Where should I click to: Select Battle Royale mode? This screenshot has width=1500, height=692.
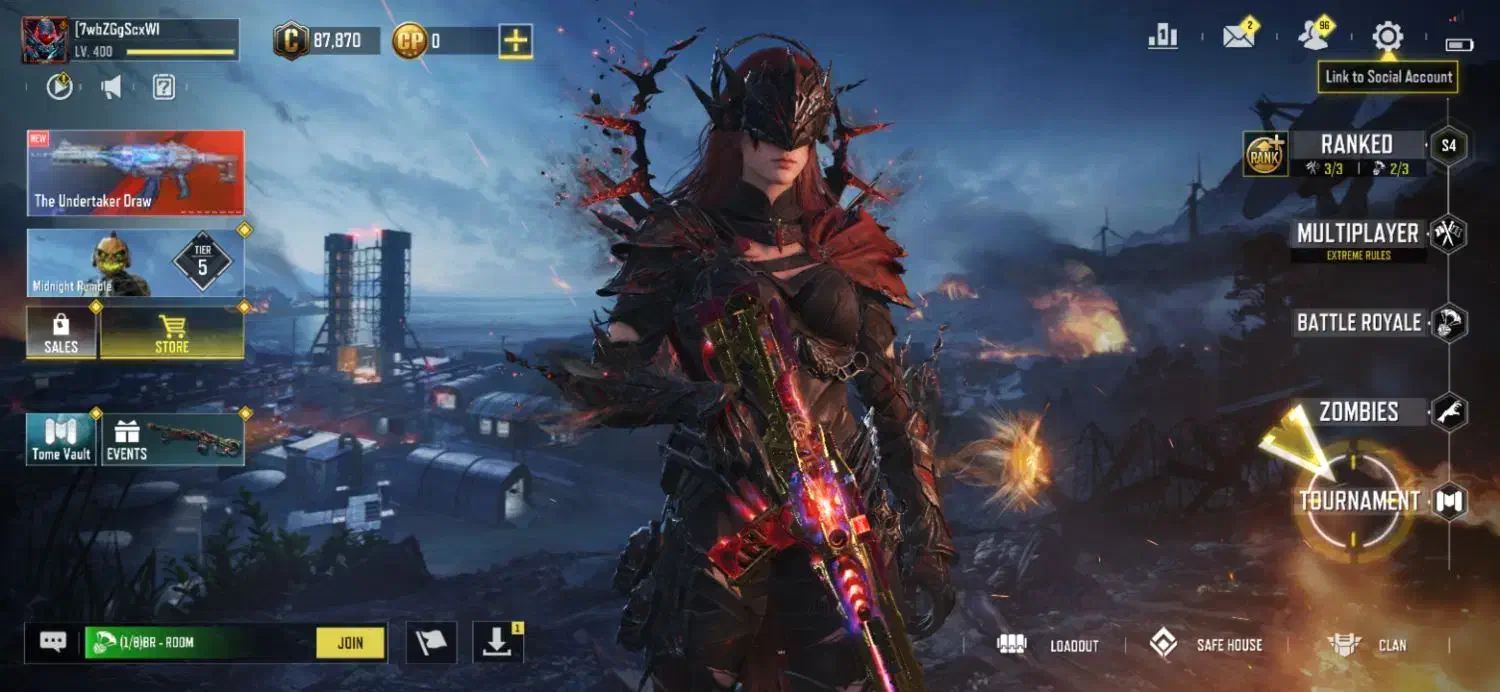tap(1358, 323)
